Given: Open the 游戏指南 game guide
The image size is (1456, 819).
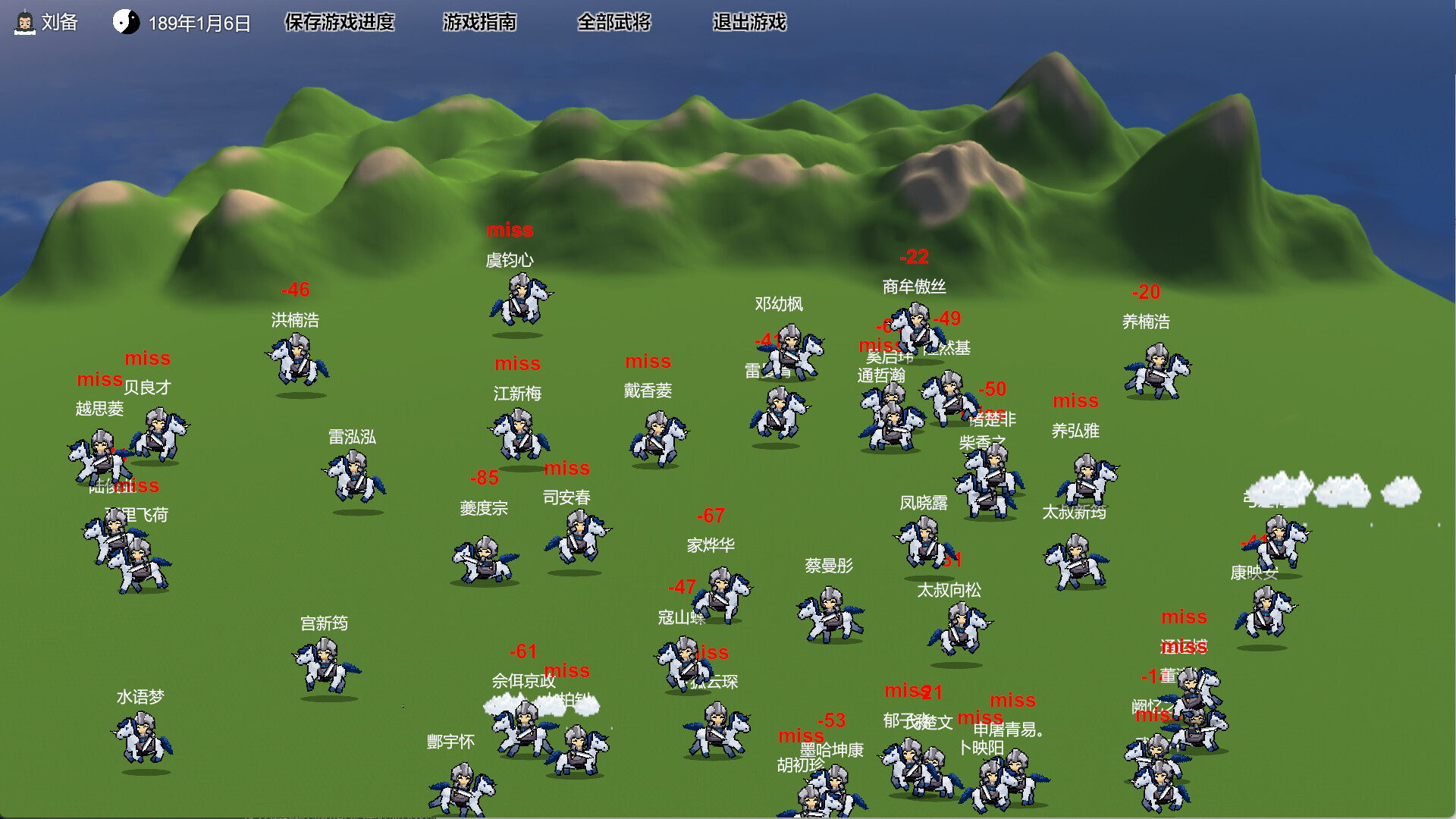Looking at the screenshot, I should [x=479, y=23].
